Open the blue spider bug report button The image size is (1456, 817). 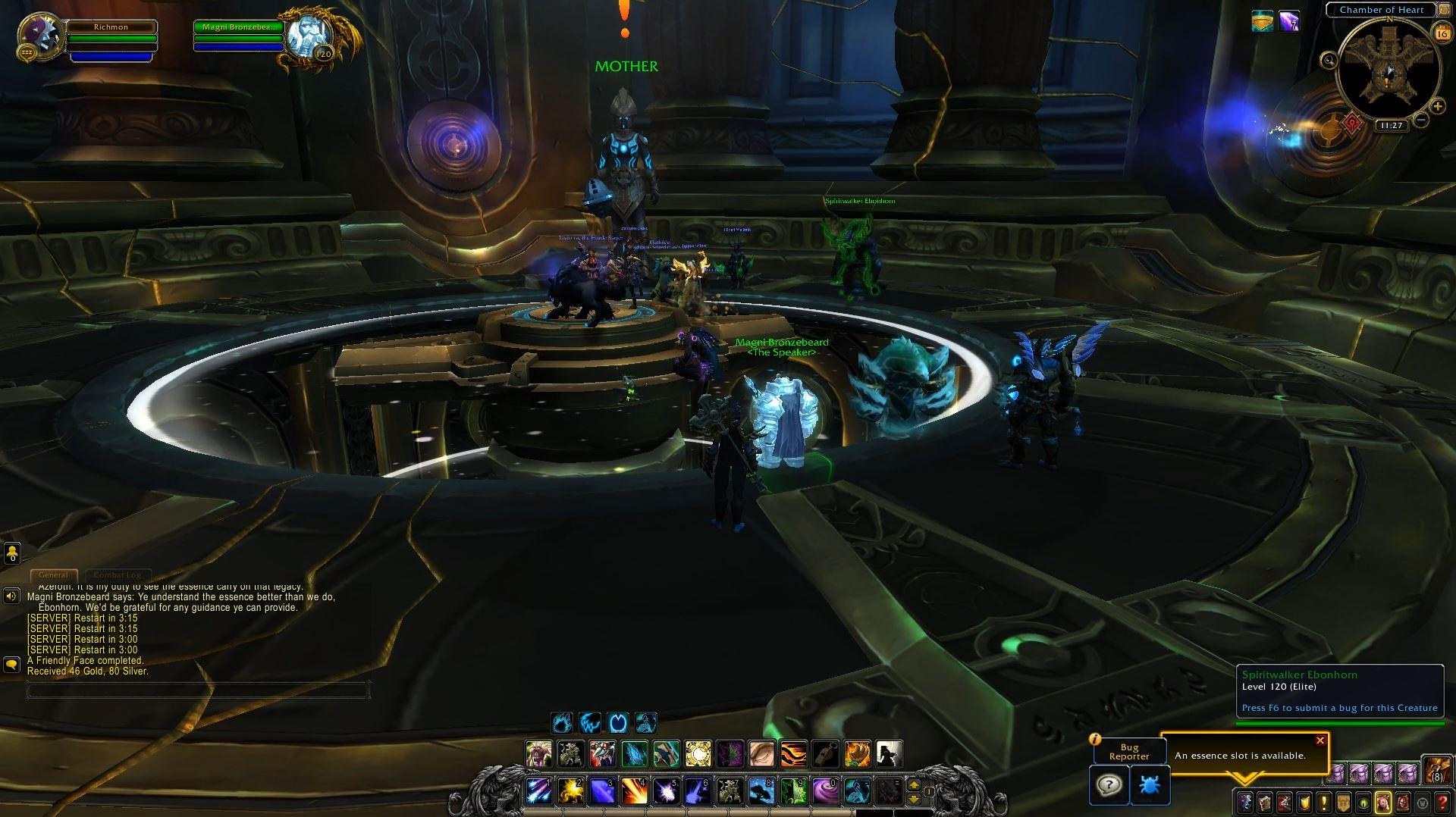coord(1150,785)
